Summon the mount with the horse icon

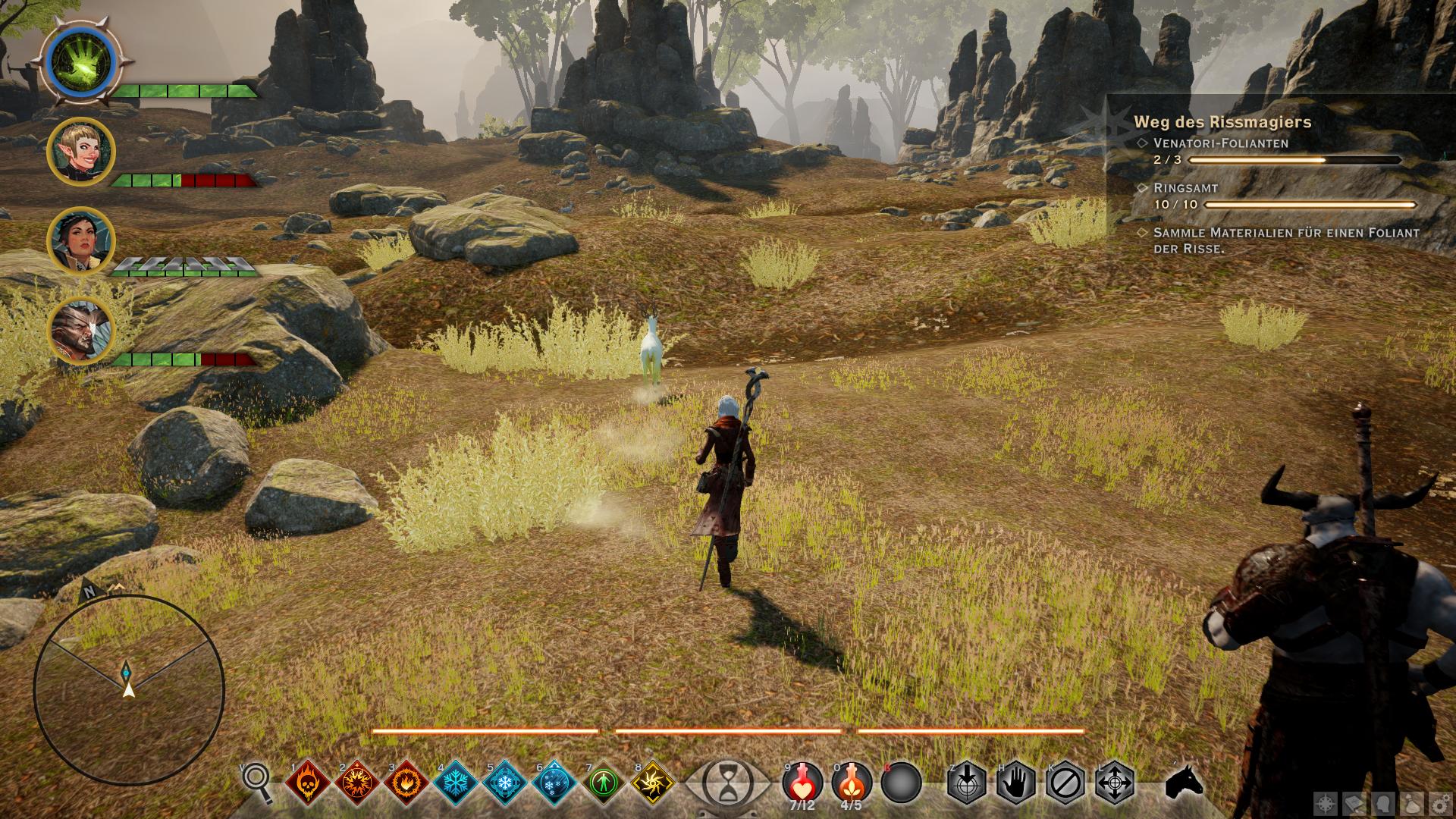tap(1183, 781)
